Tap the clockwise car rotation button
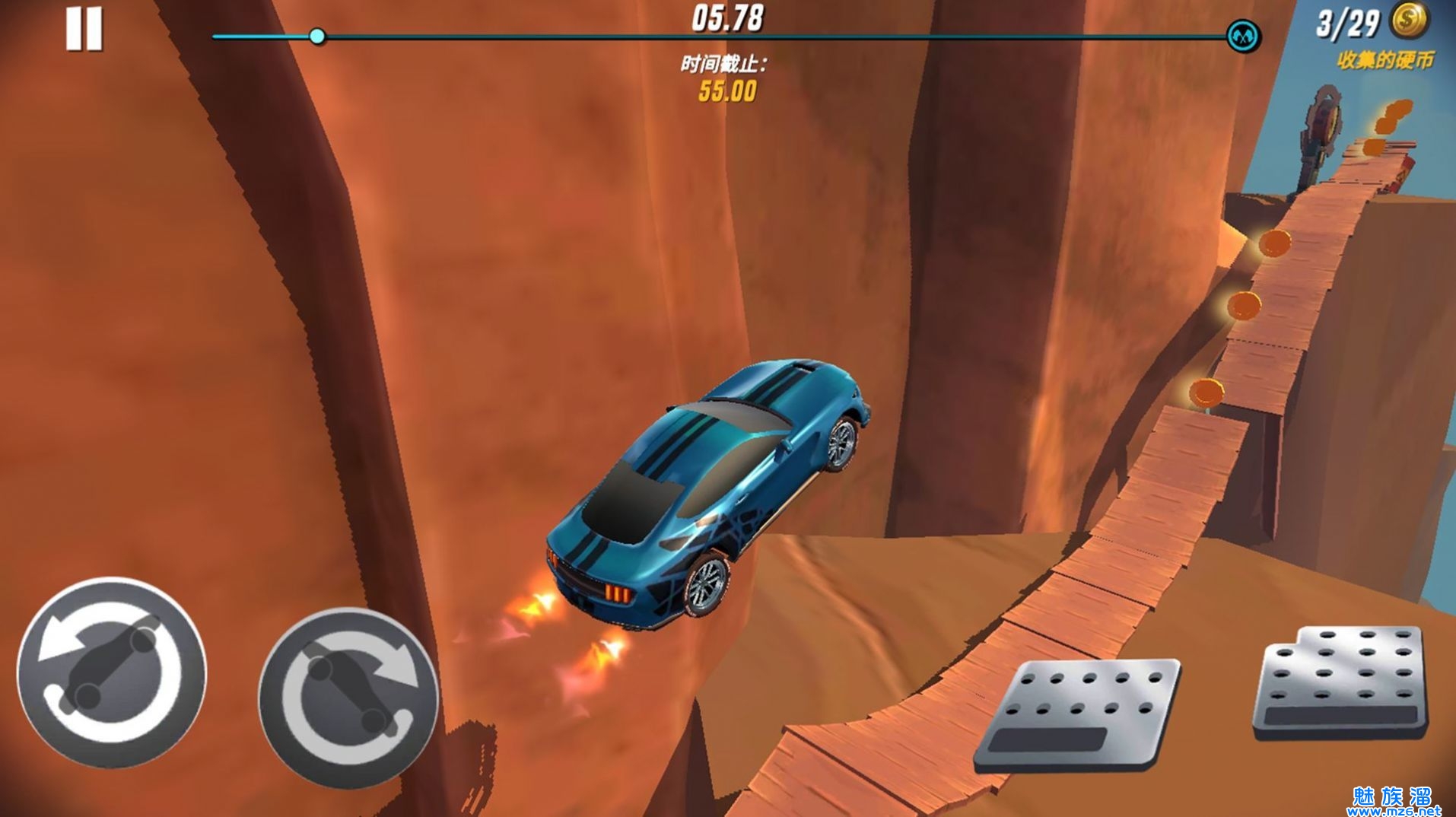 (348, 695)
